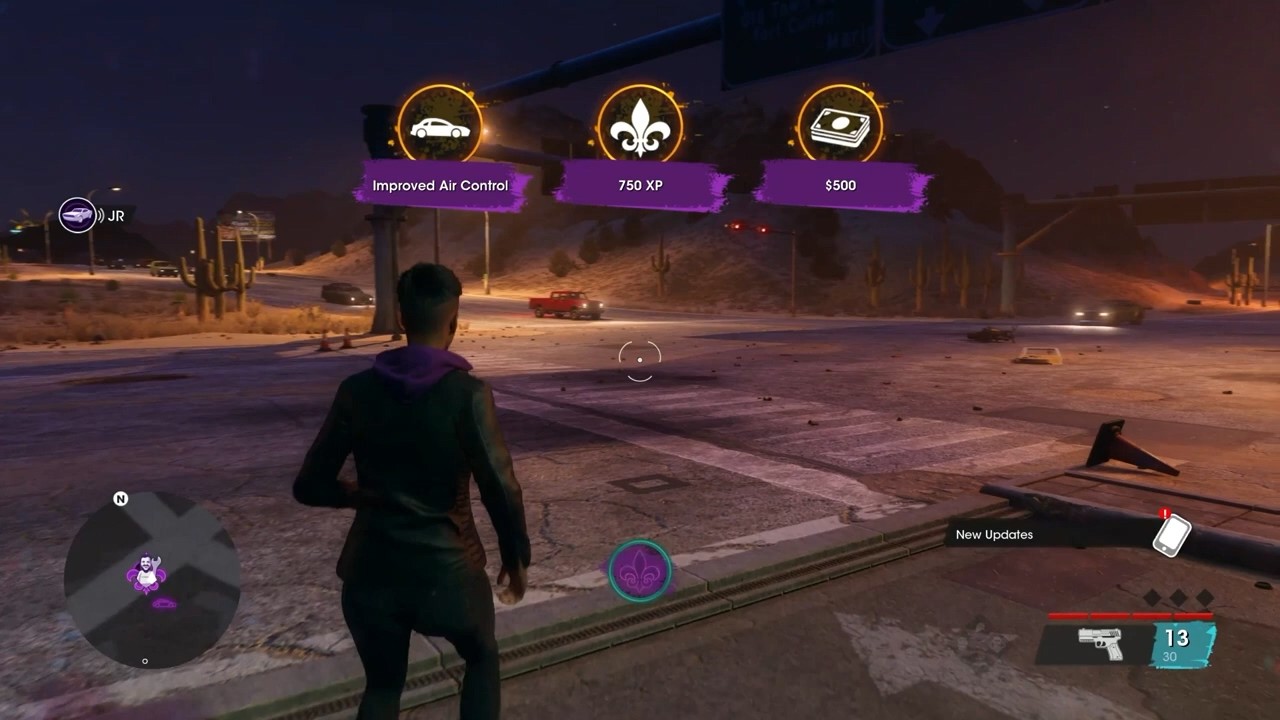Select the Improved Air Control car reward icon
This screenshot has width=1280, height=720.
[x=440, y=127]
